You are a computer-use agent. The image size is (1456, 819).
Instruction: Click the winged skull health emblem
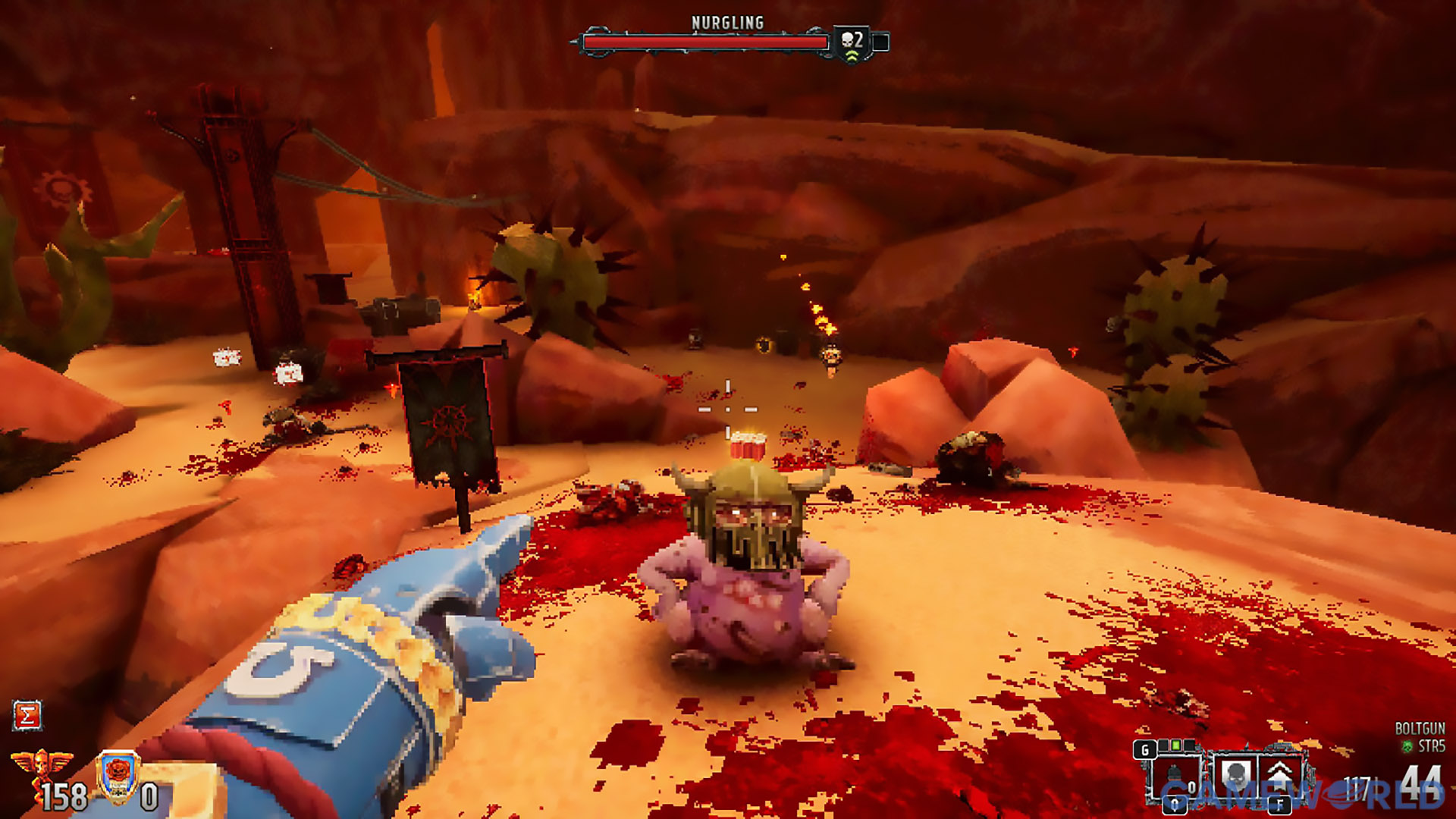pos(42,766)
